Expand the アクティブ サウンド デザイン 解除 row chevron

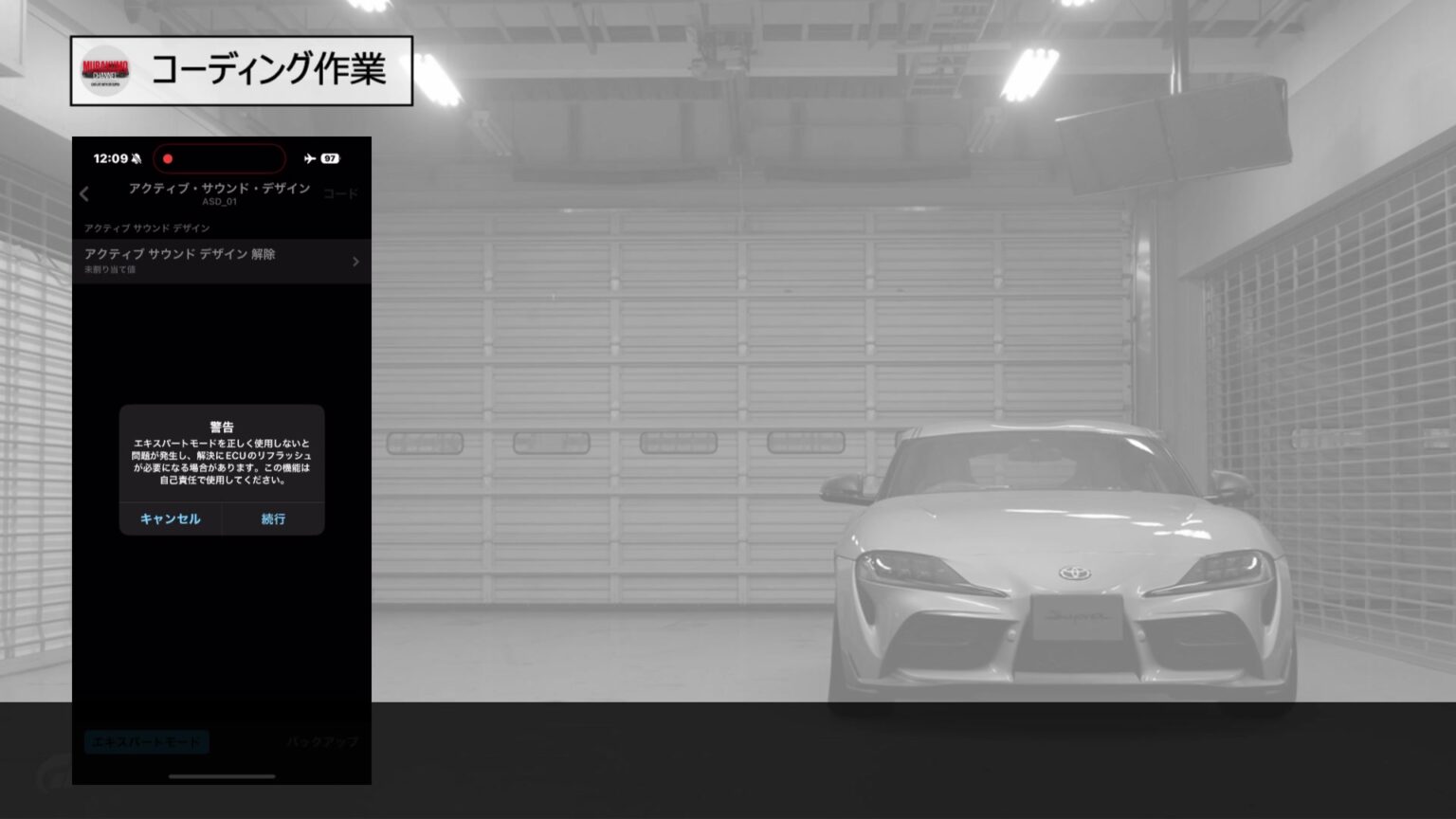pos(355,261)
